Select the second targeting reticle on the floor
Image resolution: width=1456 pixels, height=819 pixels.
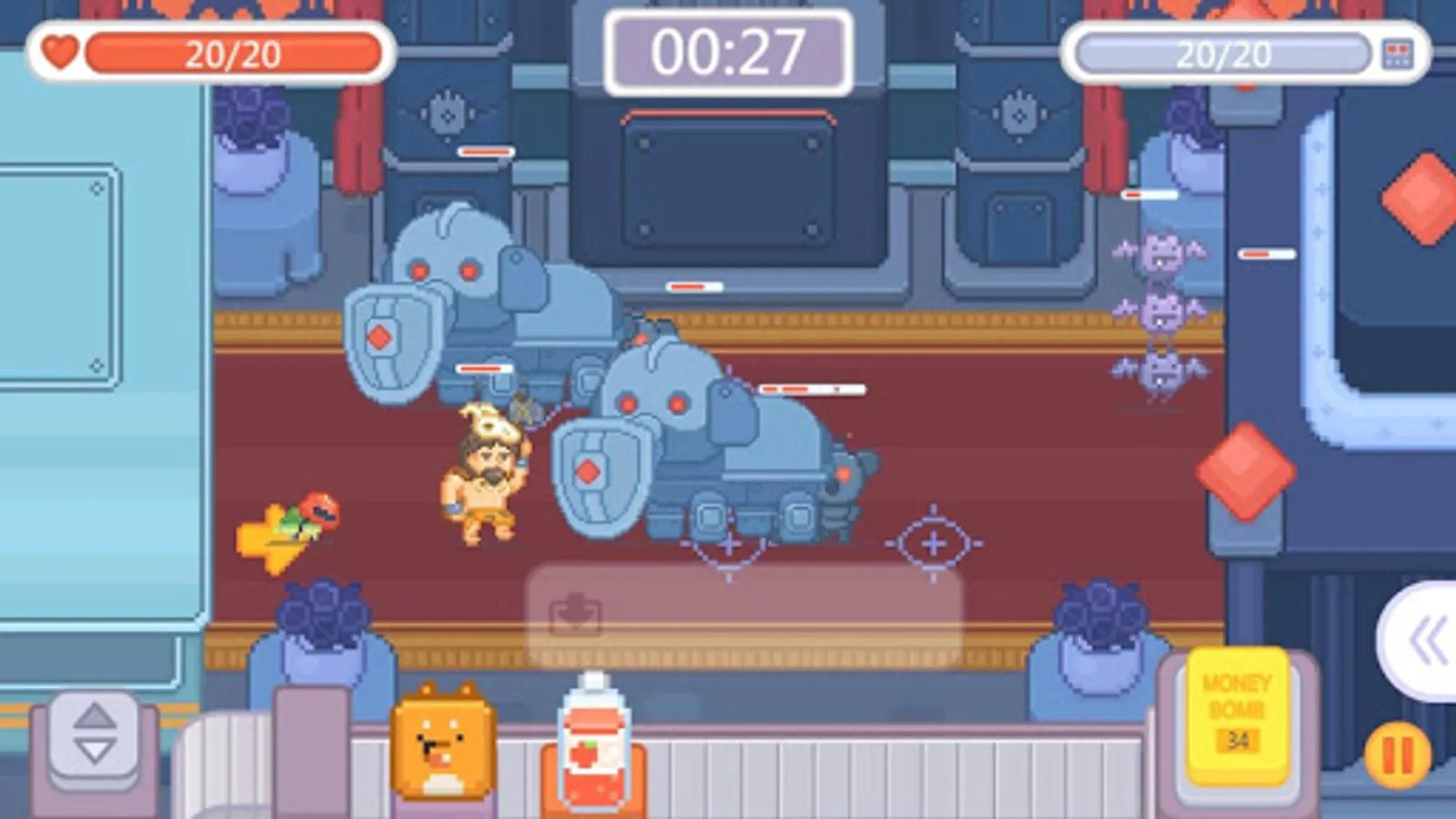click(x=933, y=541)
